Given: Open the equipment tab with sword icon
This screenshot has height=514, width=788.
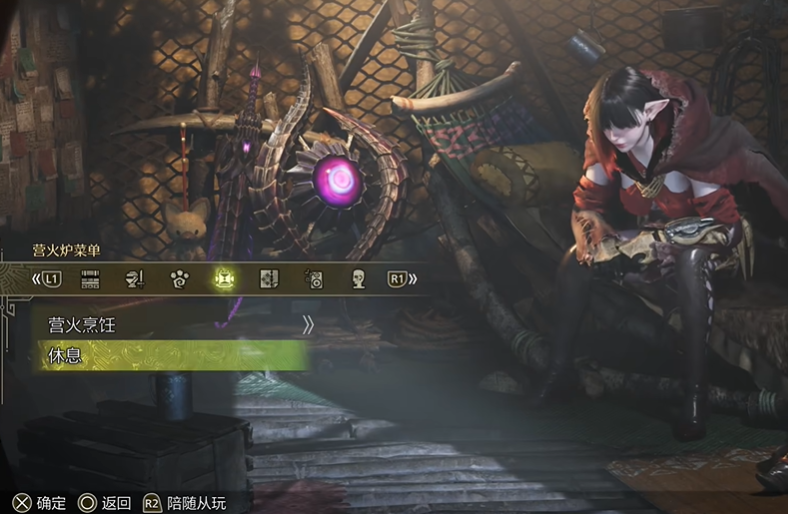Looking at the screenshot, I should click(x=135, y=279).
